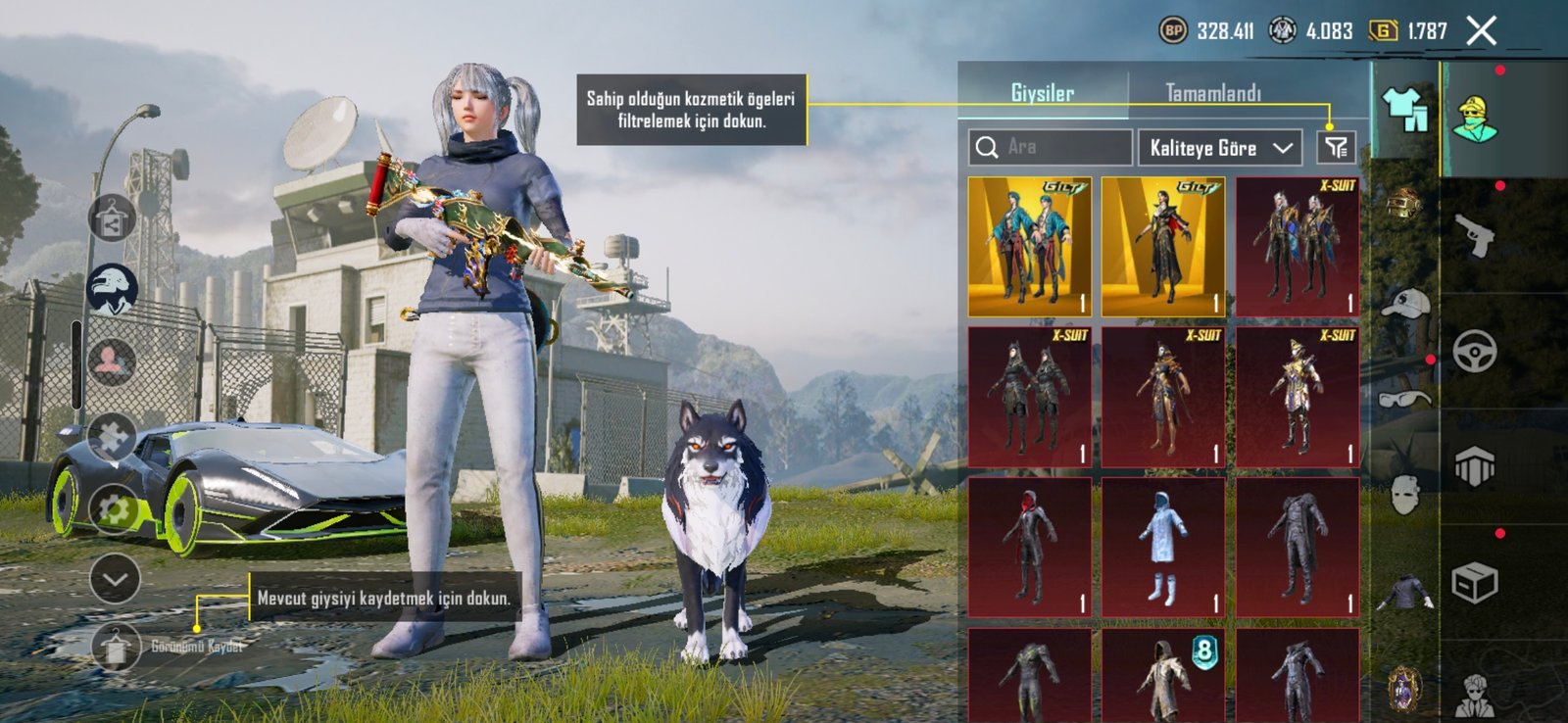Image resolution: width=1568 pixels, height=723 pixels.
Task: Select the white cap headwear category
Action: pyautogui.click(x=1404, y=305)
